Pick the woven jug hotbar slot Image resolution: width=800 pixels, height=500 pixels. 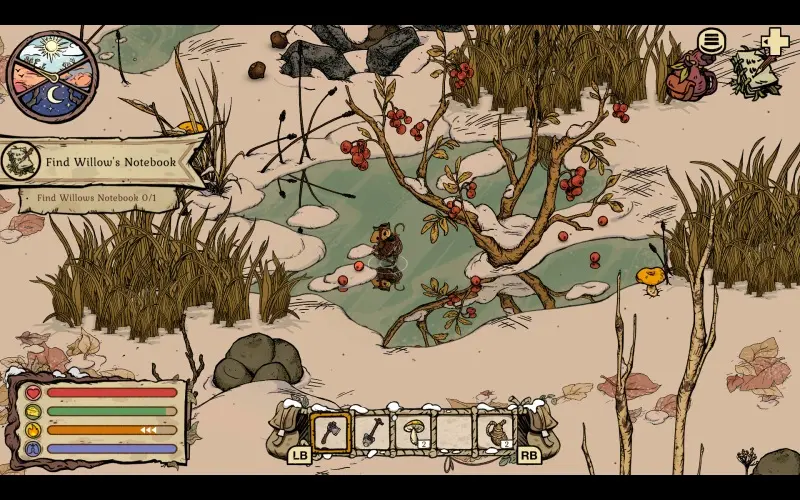point(494,432)
